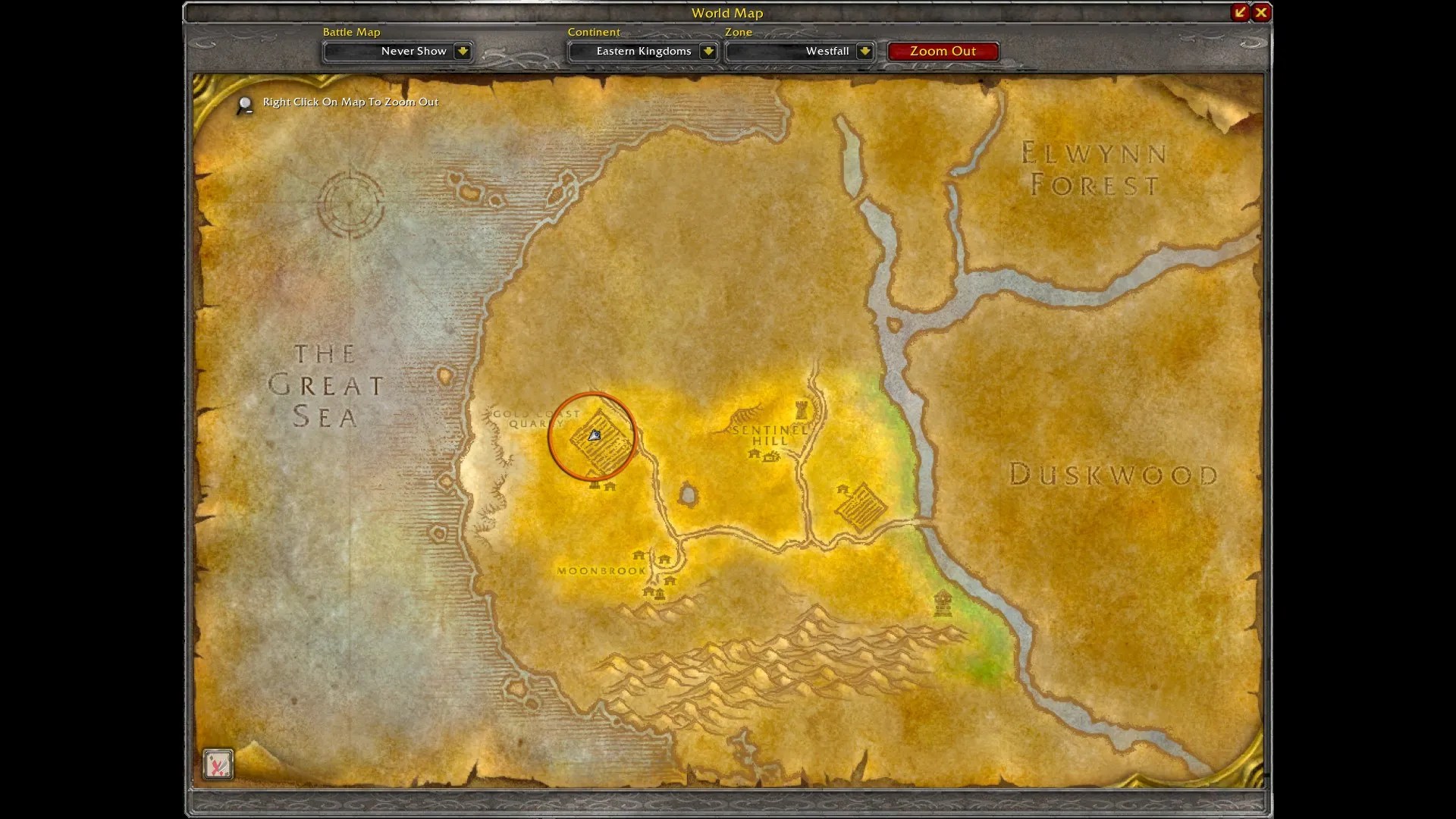Click the Right Click On Map hint text
The image size is (1456, 819).
(x=349, y=102)
